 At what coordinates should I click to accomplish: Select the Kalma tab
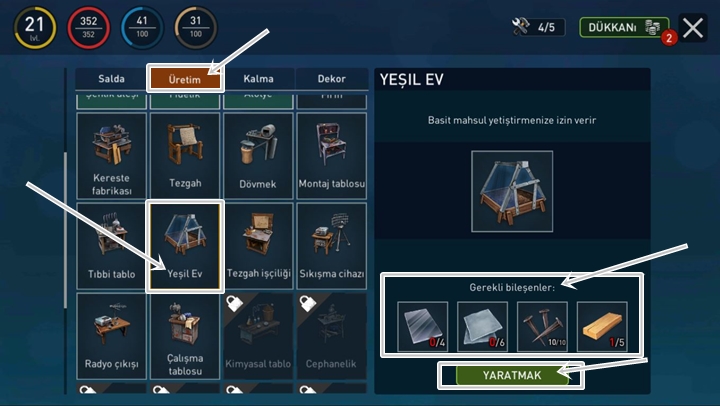click(x=258, y=78)
